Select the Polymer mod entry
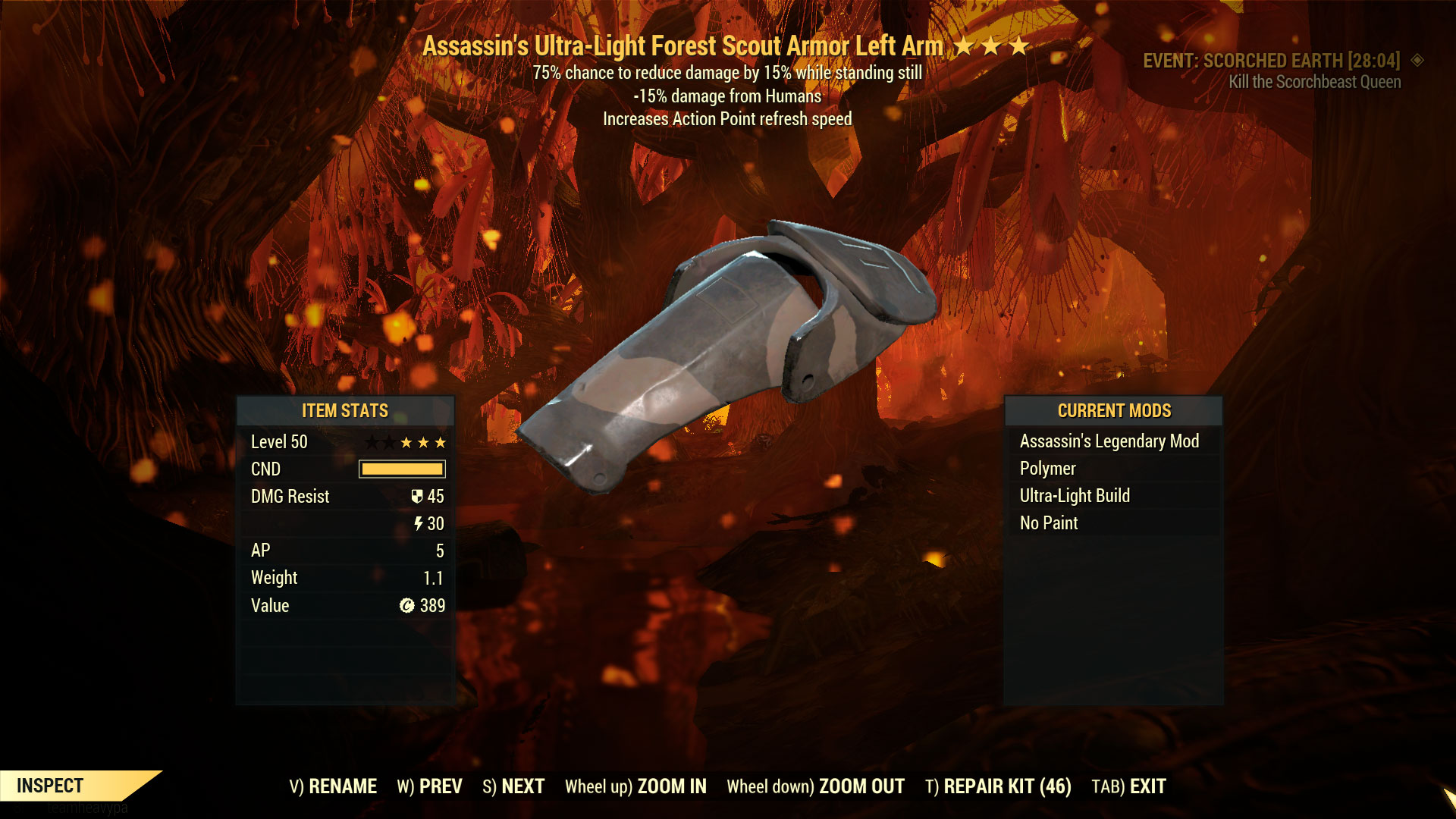This screenshot has width=1456, height=819. (x=1047, y=469)
